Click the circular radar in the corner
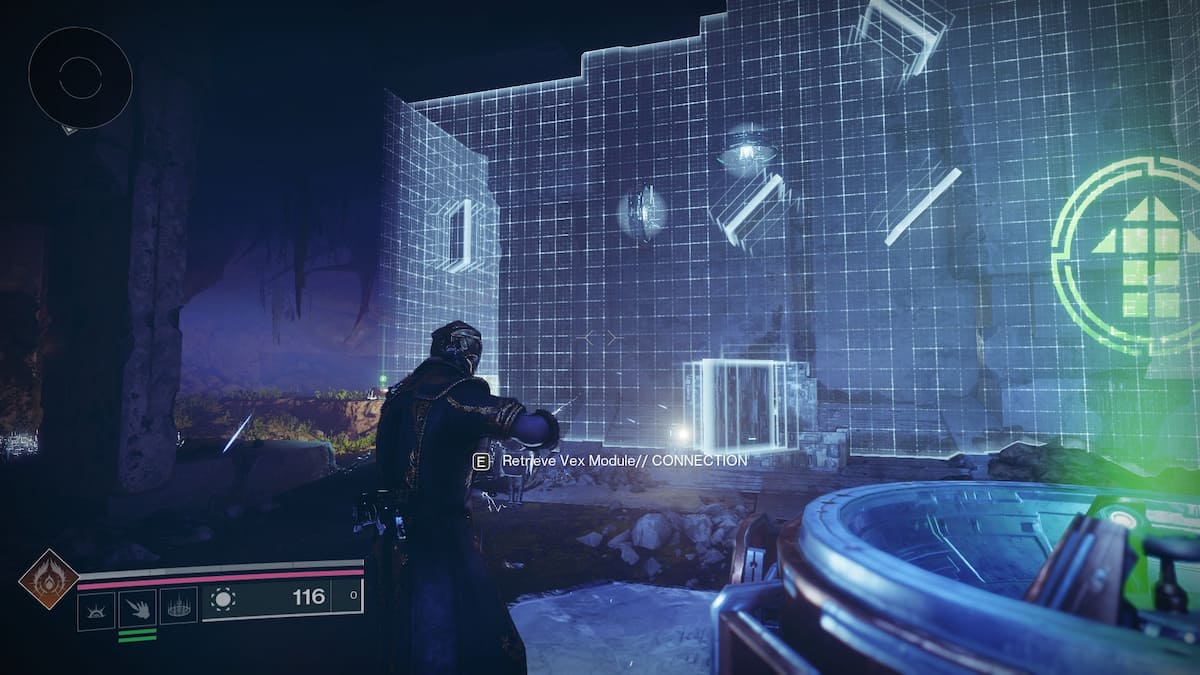The width and height of the screenshot is (1200, 675). coord(80,76)
